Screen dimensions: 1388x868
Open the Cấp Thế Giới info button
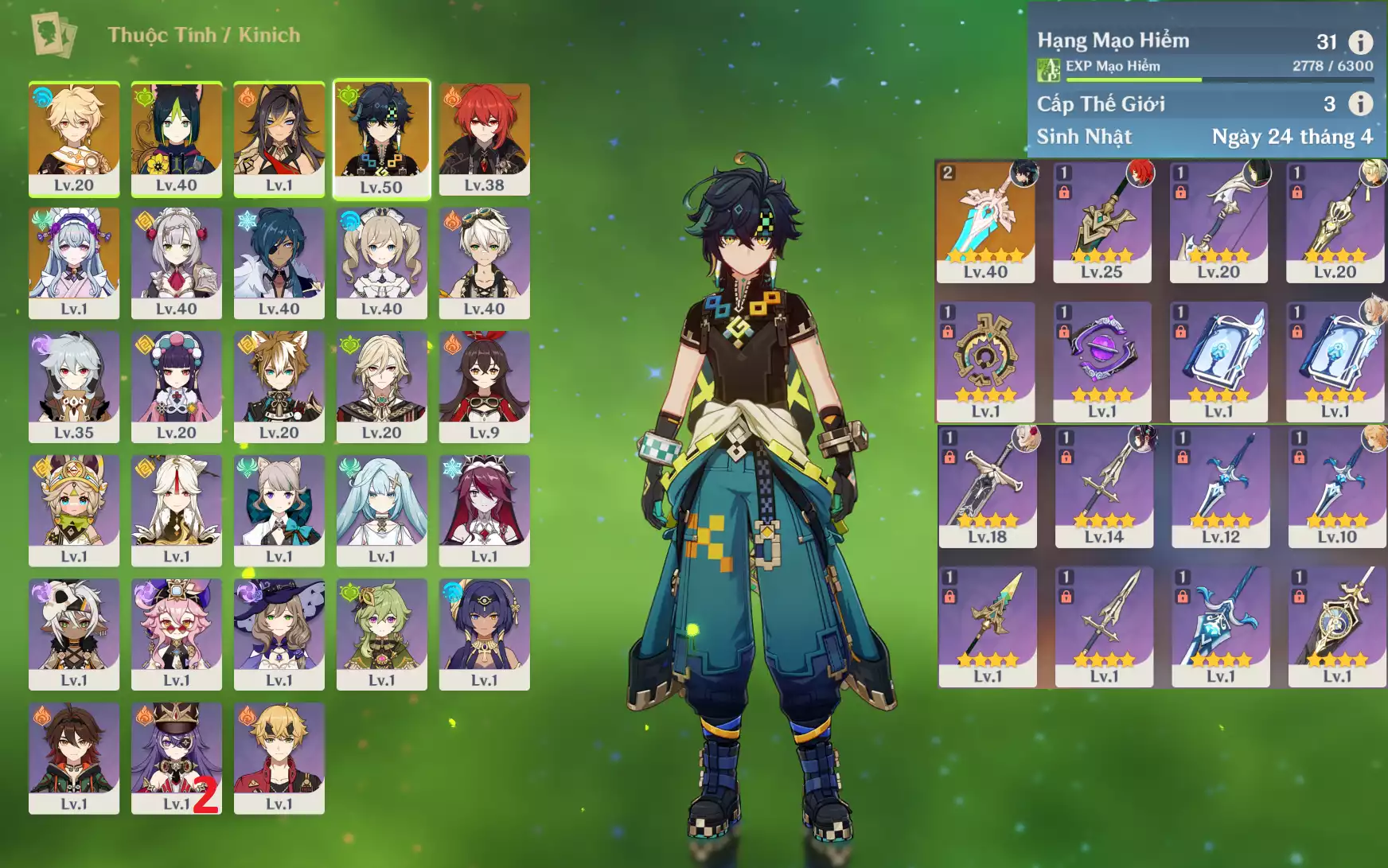pyautogui.click(x=1360, y=103)
